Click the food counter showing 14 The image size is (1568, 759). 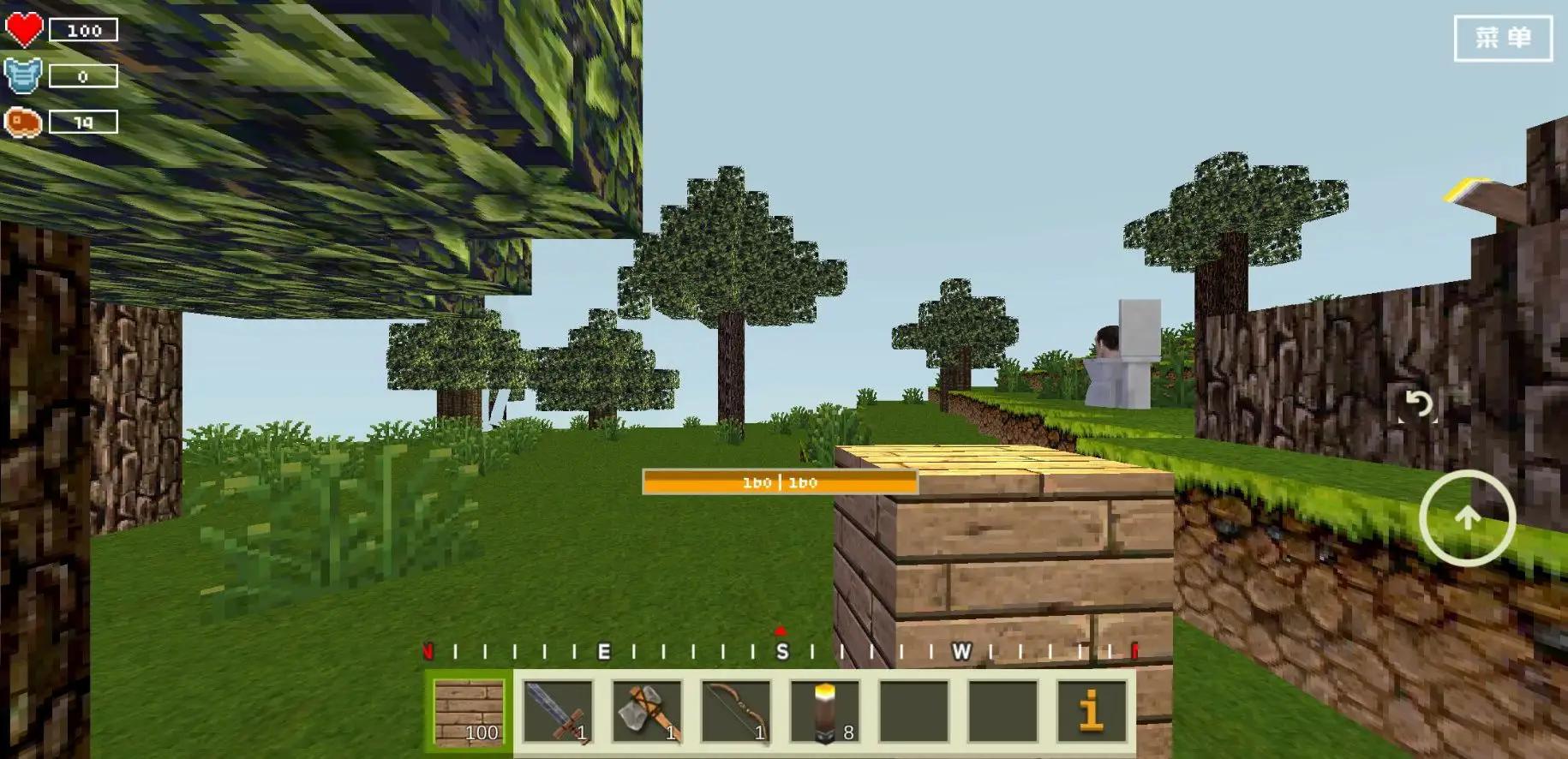[x=83, y=121]
